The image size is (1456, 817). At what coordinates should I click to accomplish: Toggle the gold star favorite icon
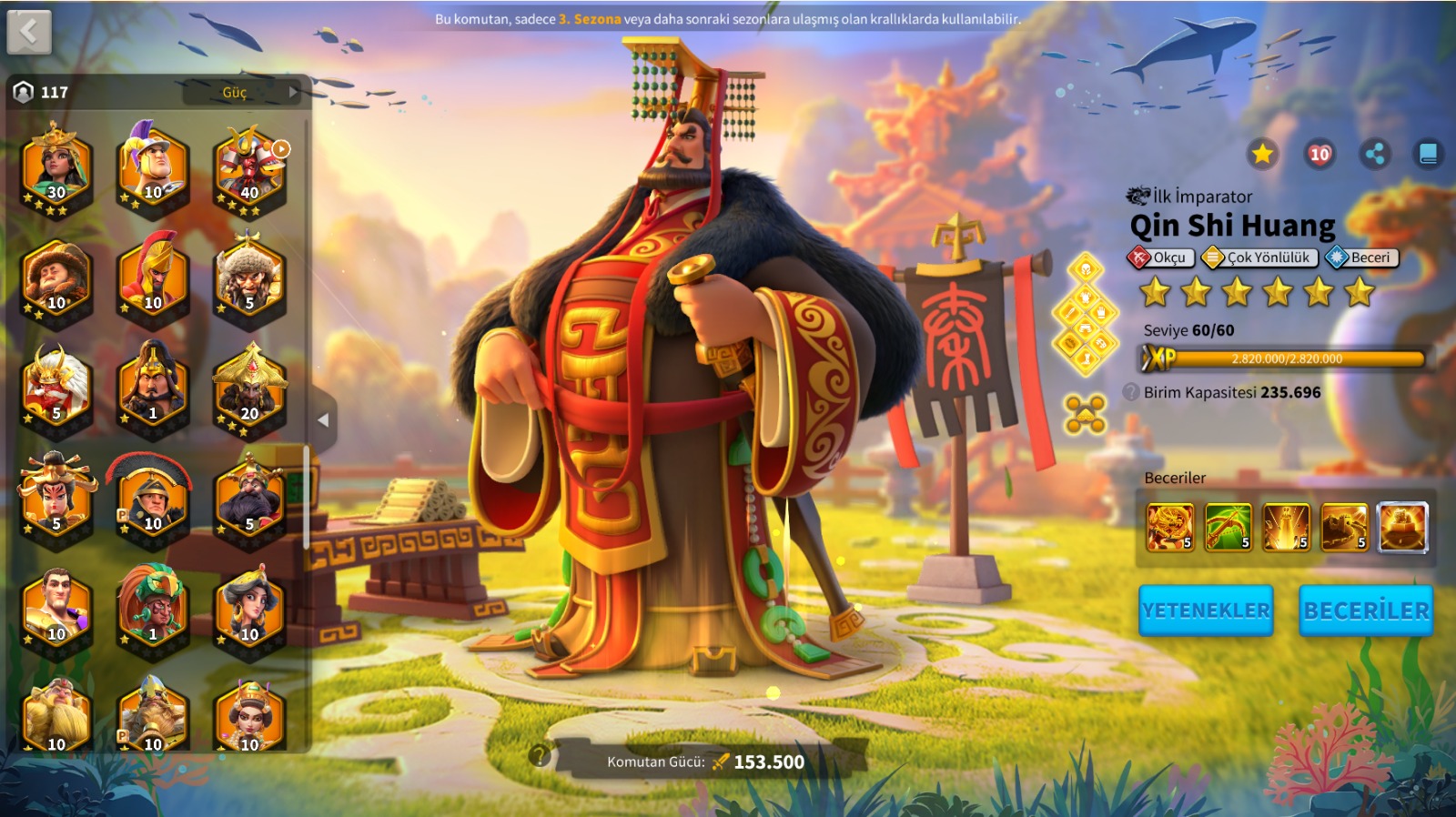click(x=1262, y=154)
